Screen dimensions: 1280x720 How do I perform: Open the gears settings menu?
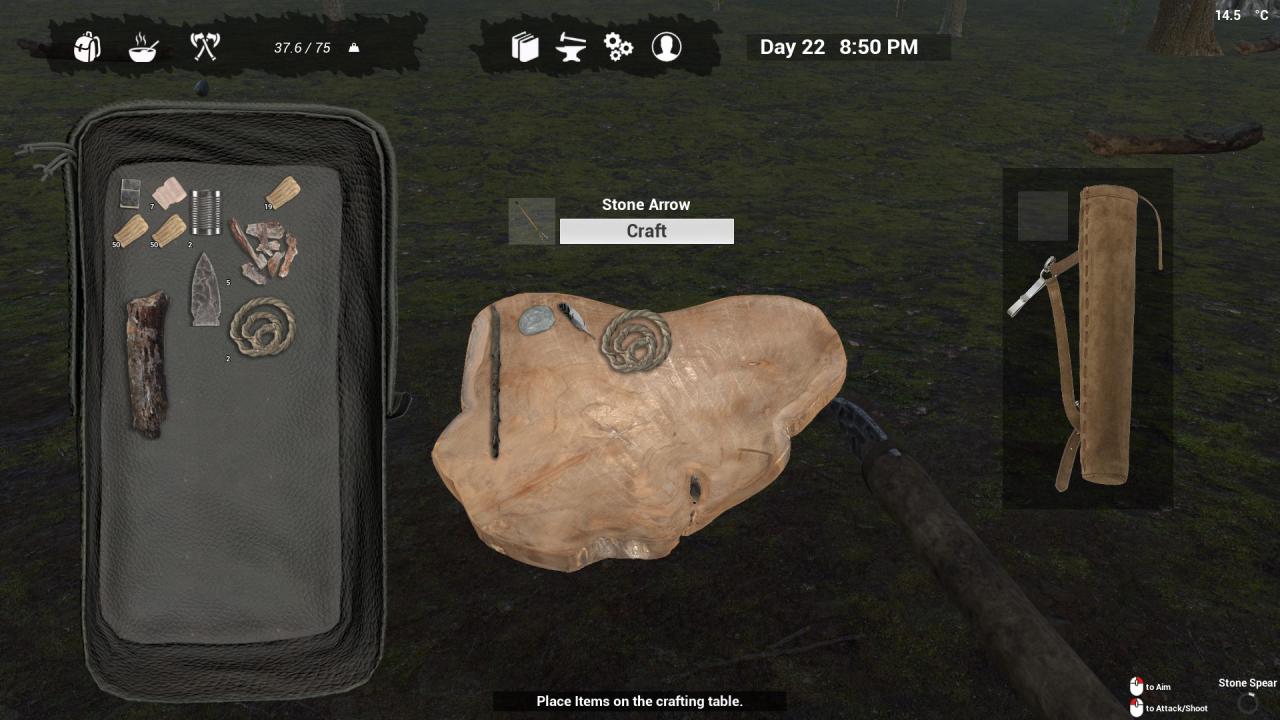(x=618, y=47)
